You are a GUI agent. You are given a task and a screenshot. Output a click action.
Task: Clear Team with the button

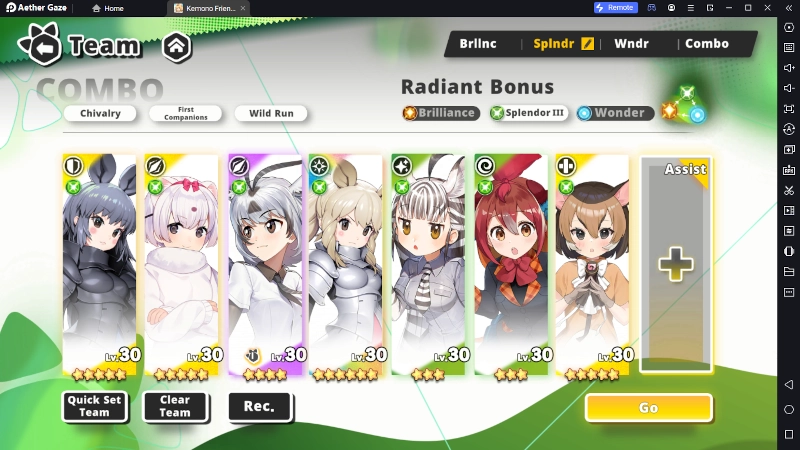[x=175, y=406]
